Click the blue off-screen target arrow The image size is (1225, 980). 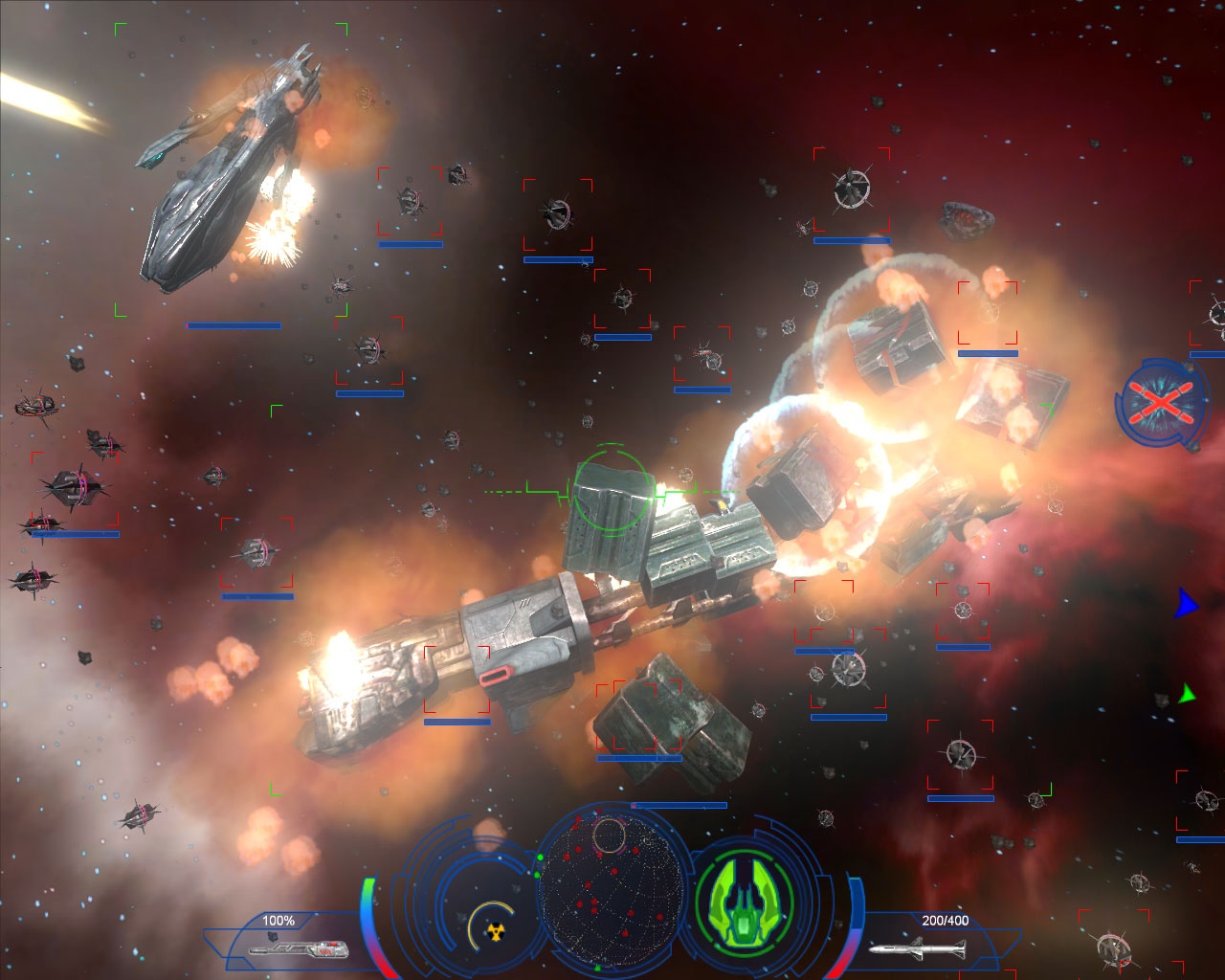(1186, 604)
